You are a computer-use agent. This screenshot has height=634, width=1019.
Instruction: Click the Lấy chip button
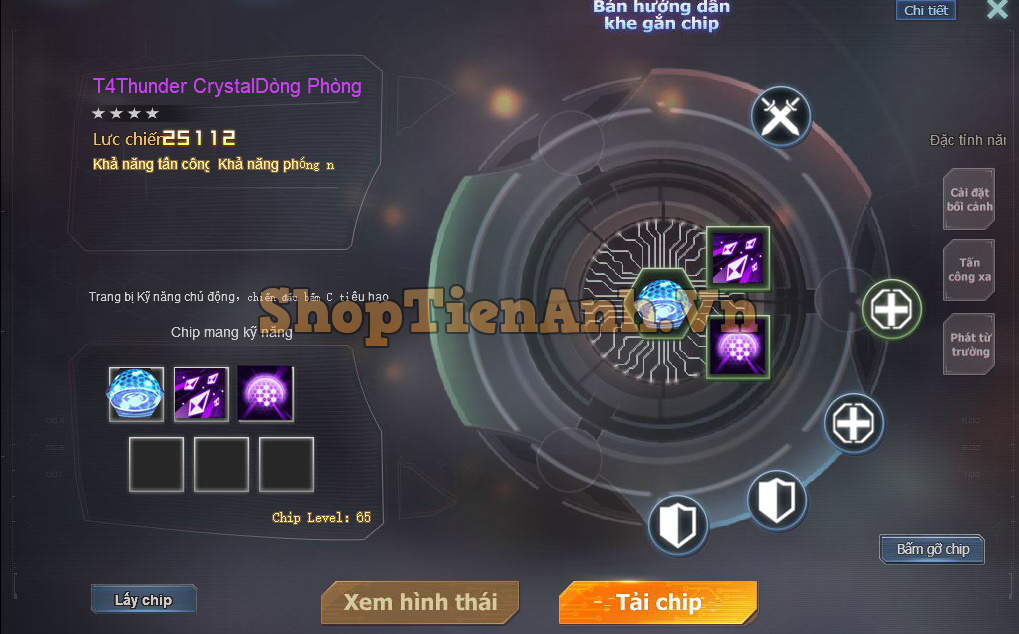pos(143,600)
